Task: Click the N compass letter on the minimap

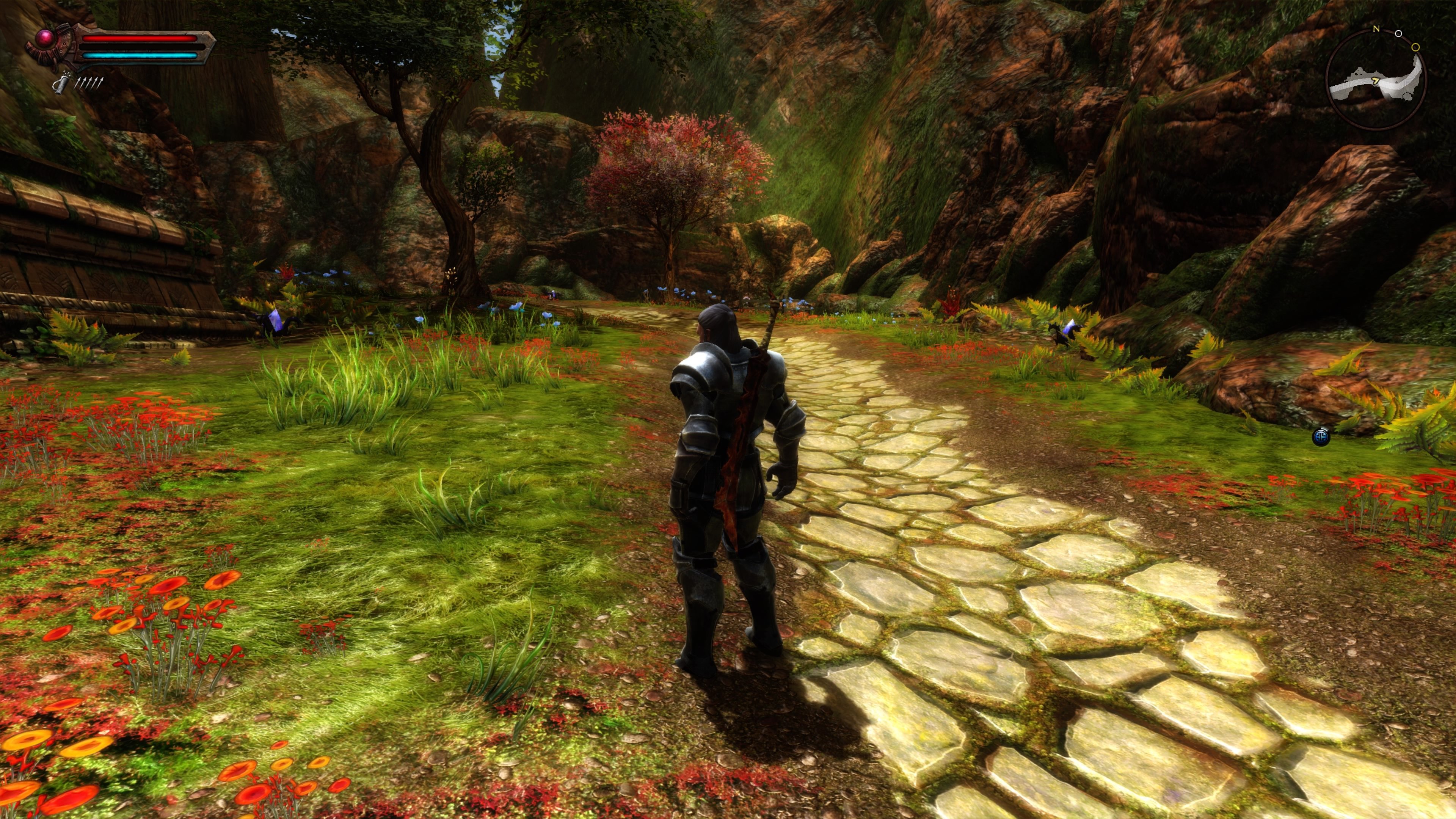Action: tap(1376, 29)
